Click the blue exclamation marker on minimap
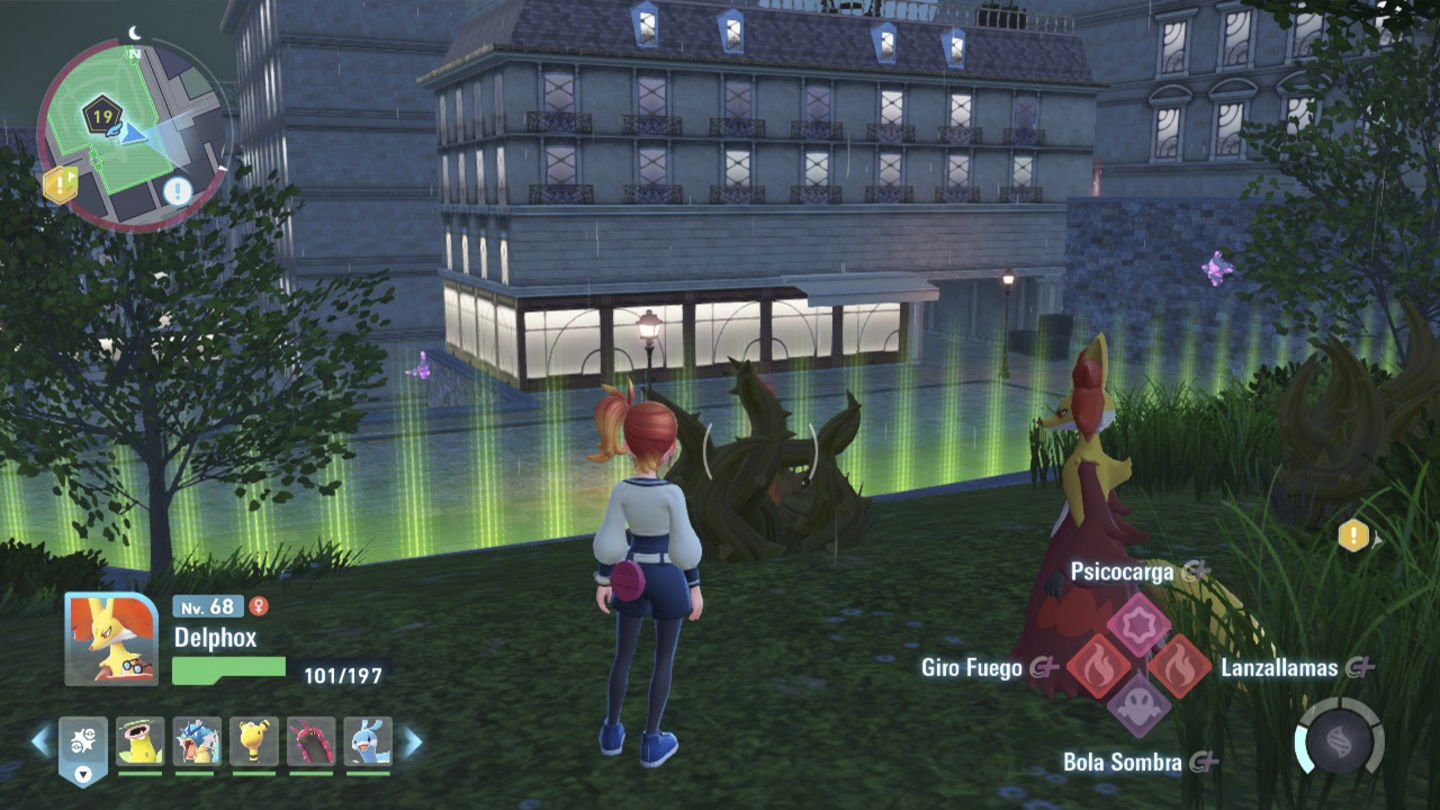Viewport: 1440px width, 810px height. 177,190
